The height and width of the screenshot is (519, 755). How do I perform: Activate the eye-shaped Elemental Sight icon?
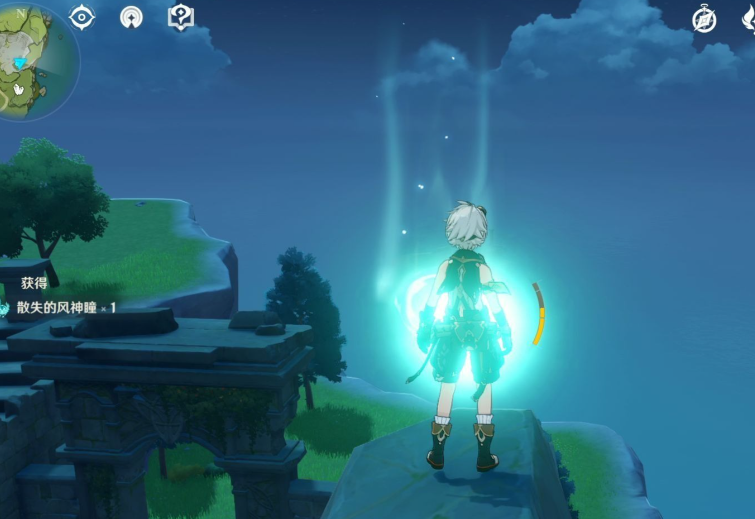82,16
